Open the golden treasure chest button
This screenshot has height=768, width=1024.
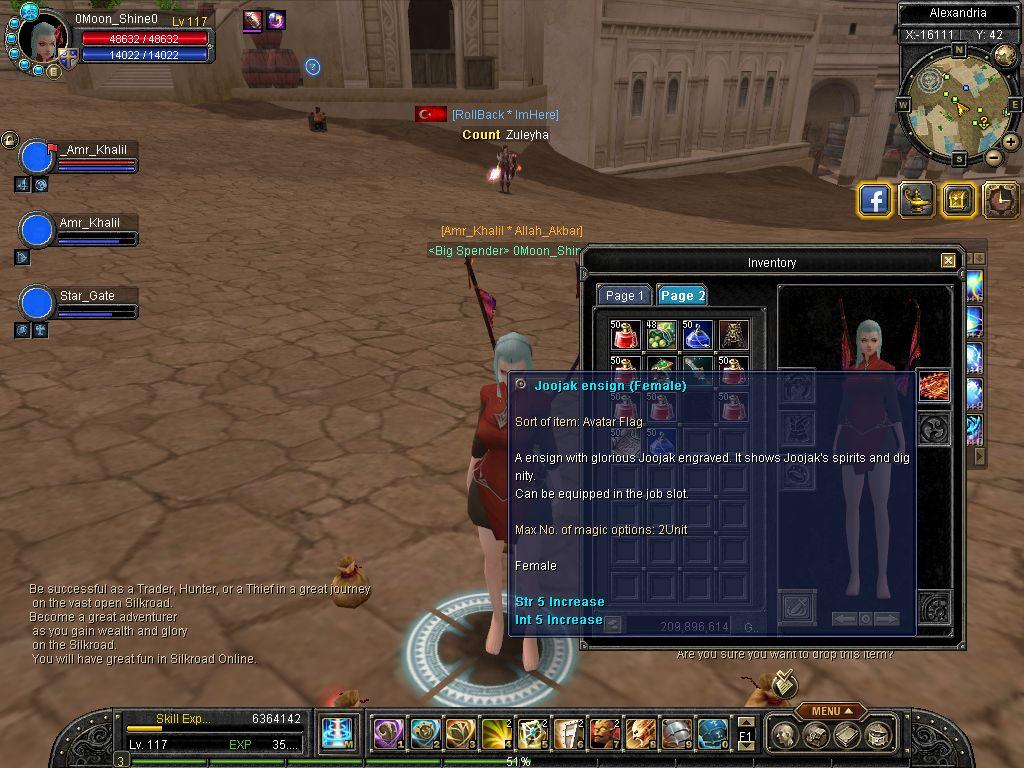[958, 200]
